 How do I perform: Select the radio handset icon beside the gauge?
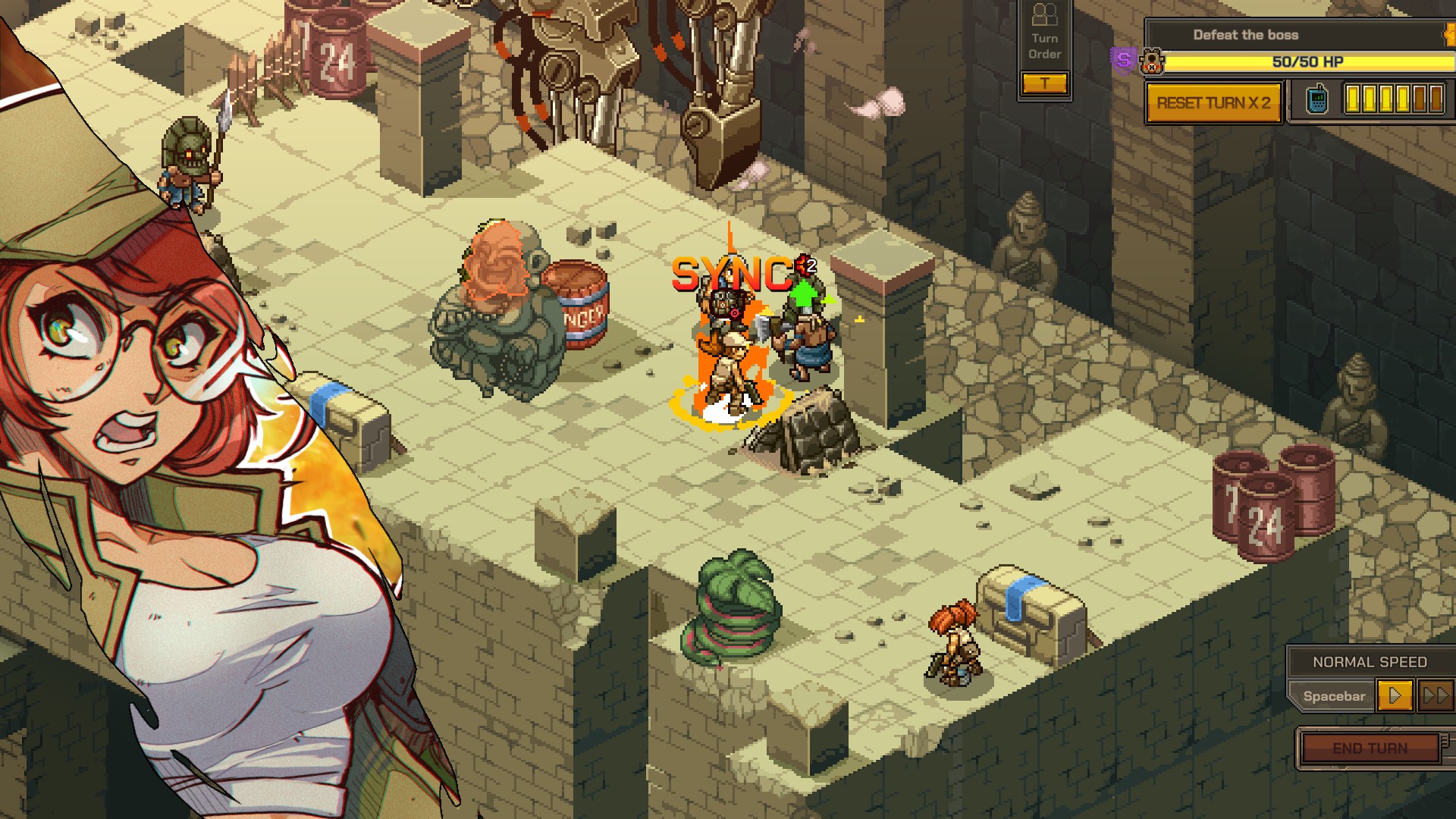(1317, 100)
